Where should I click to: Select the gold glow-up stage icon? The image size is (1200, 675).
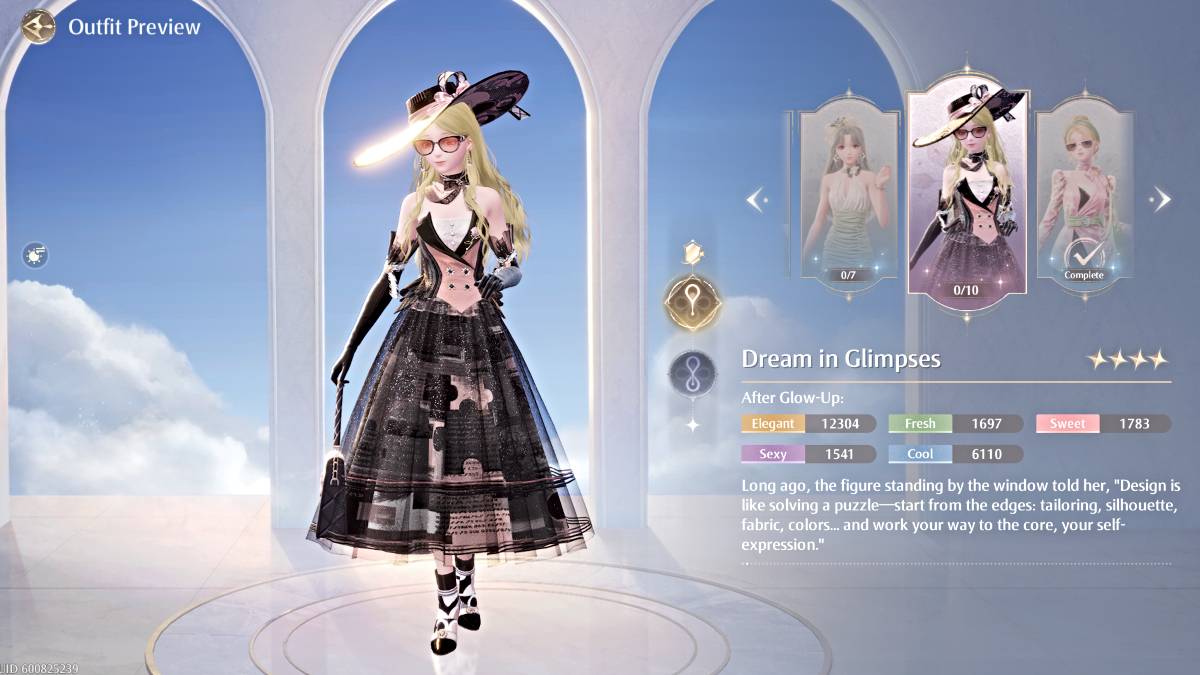(692, 303)
